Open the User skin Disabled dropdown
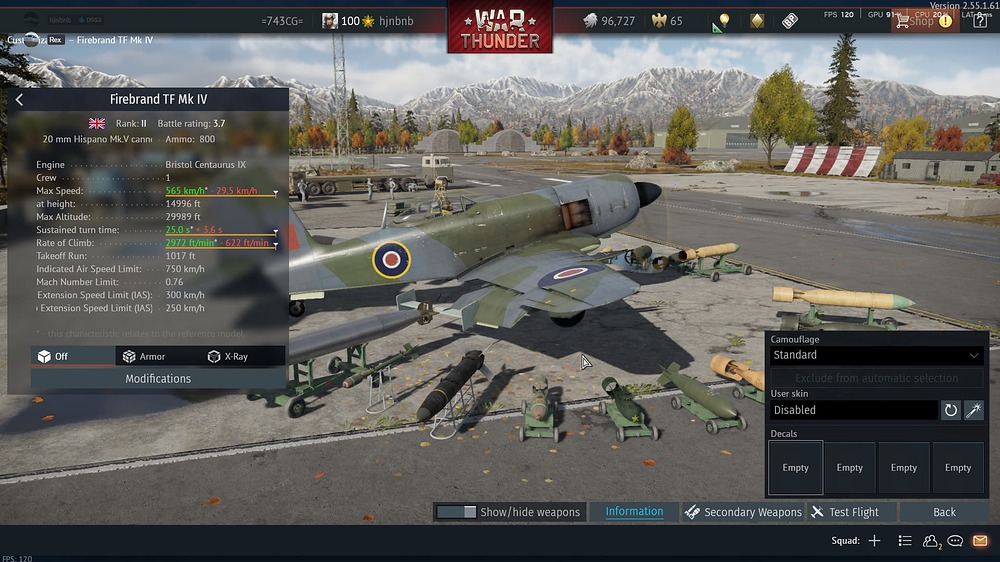 tap(854, 410)
